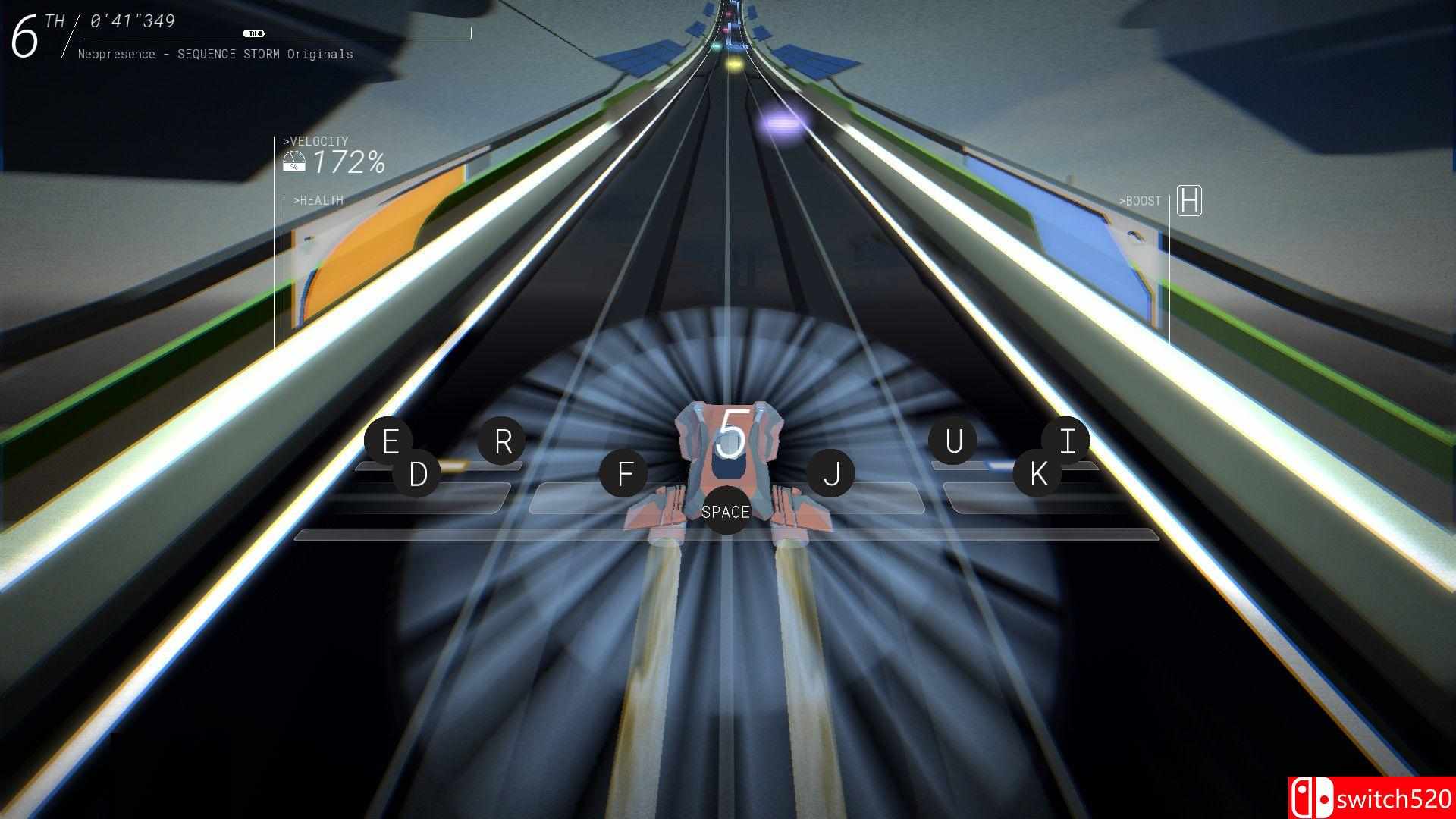Open the Neopresence - SEQUENCE STORM Originals track label
The image size is (1456, 819).
tap(216, 54)
